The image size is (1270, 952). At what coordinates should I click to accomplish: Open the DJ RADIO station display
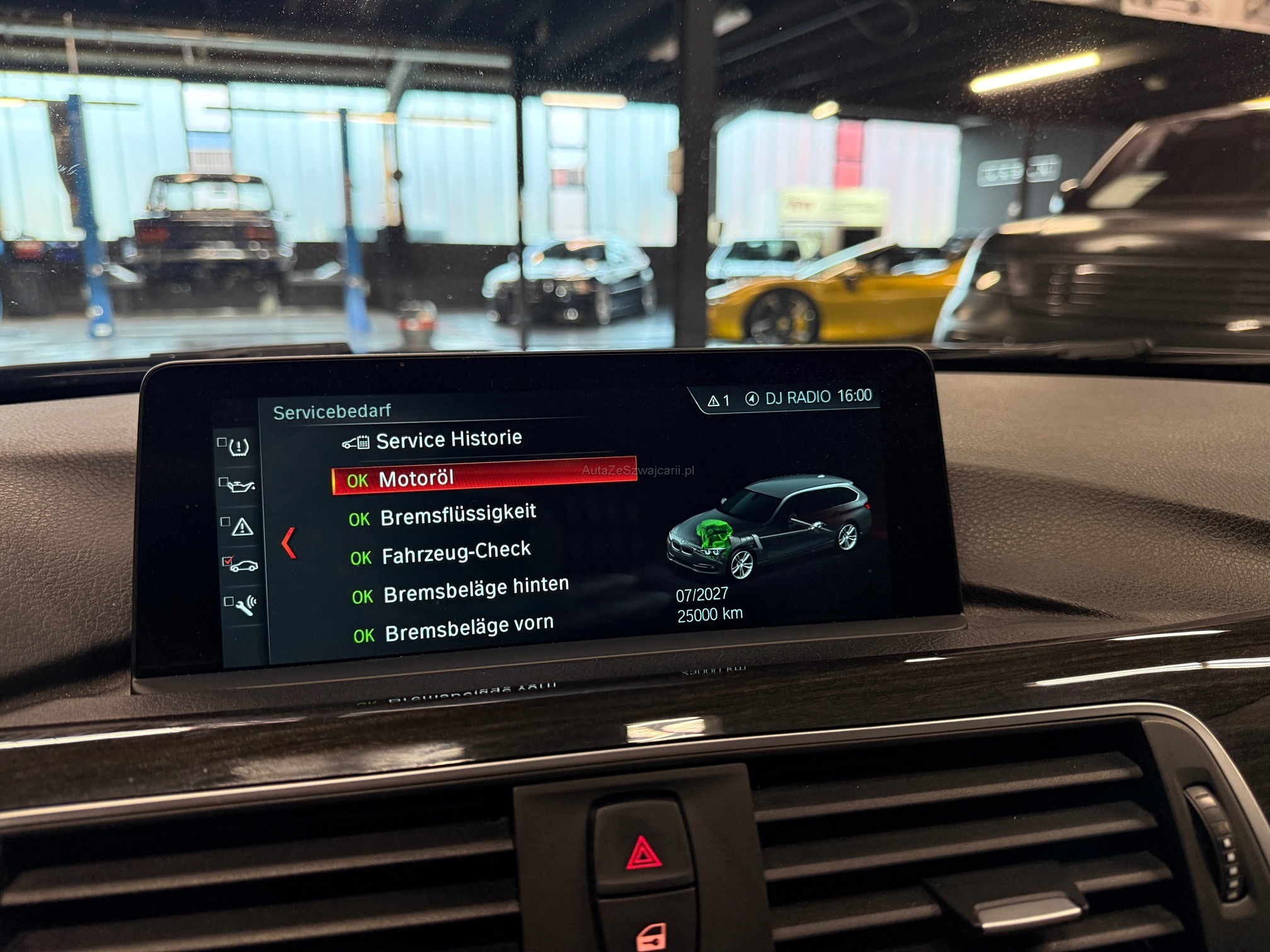point(797,398)
